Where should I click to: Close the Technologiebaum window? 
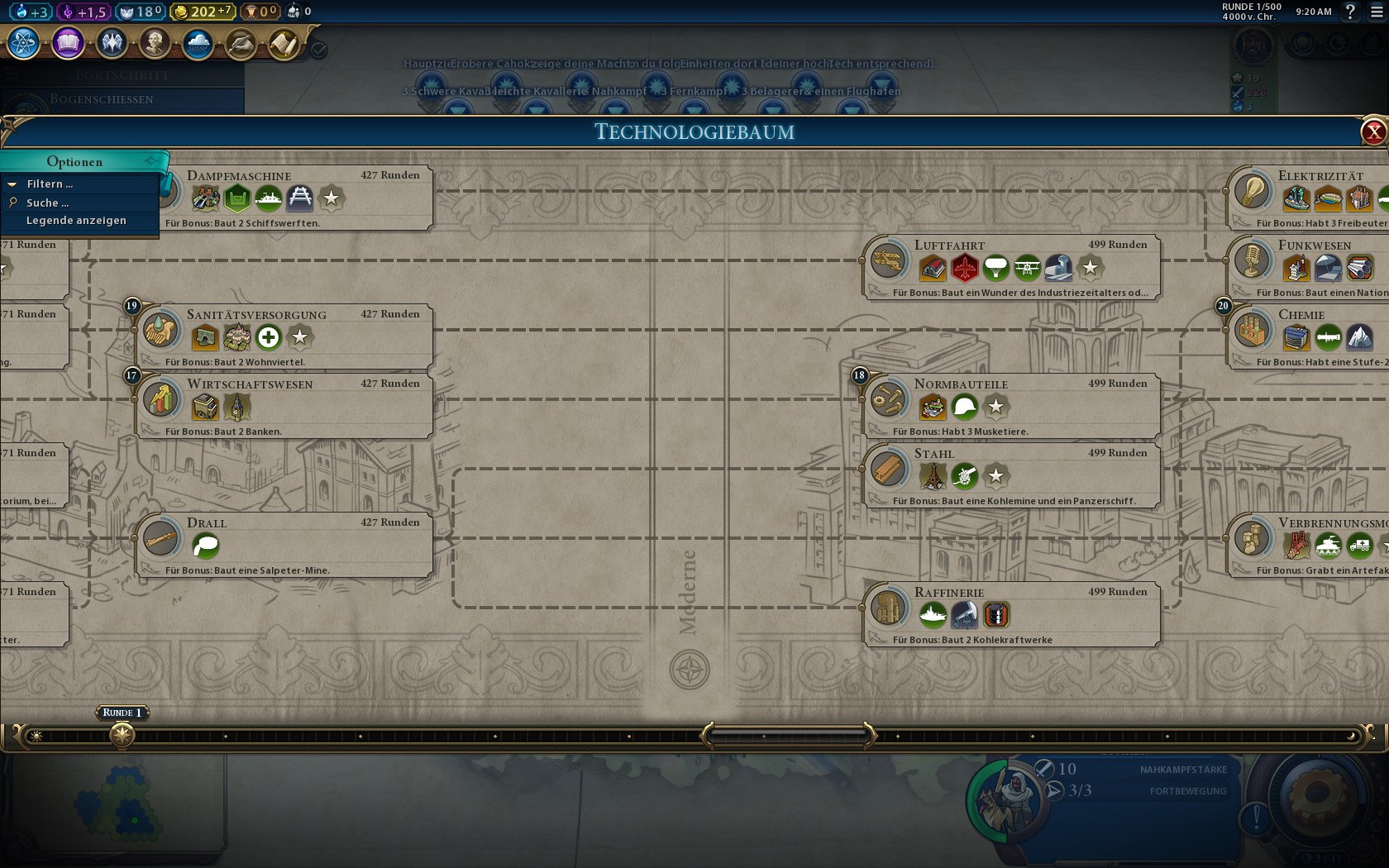[1373, 132]
